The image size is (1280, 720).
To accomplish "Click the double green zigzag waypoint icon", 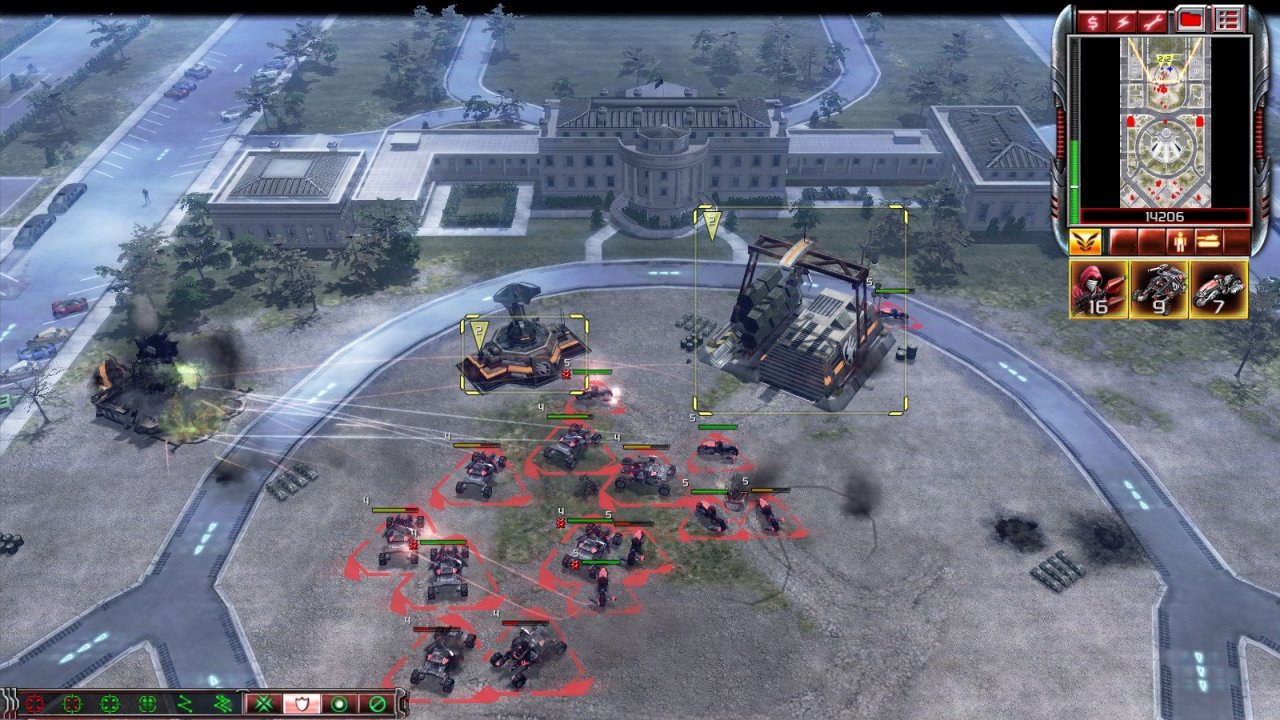I will [x=222, y=704].
